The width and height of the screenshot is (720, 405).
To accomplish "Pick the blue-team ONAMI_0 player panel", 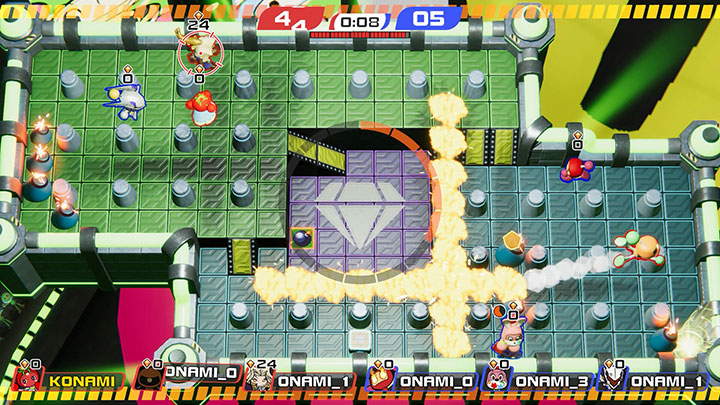I will [416, 380].
